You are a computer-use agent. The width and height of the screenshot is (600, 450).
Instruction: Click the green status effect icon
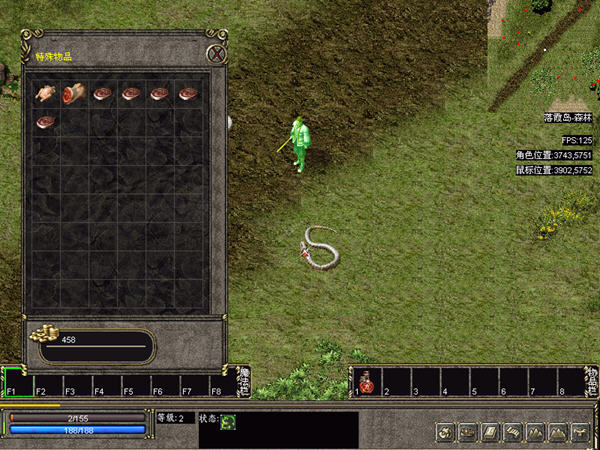coord(229,422)
